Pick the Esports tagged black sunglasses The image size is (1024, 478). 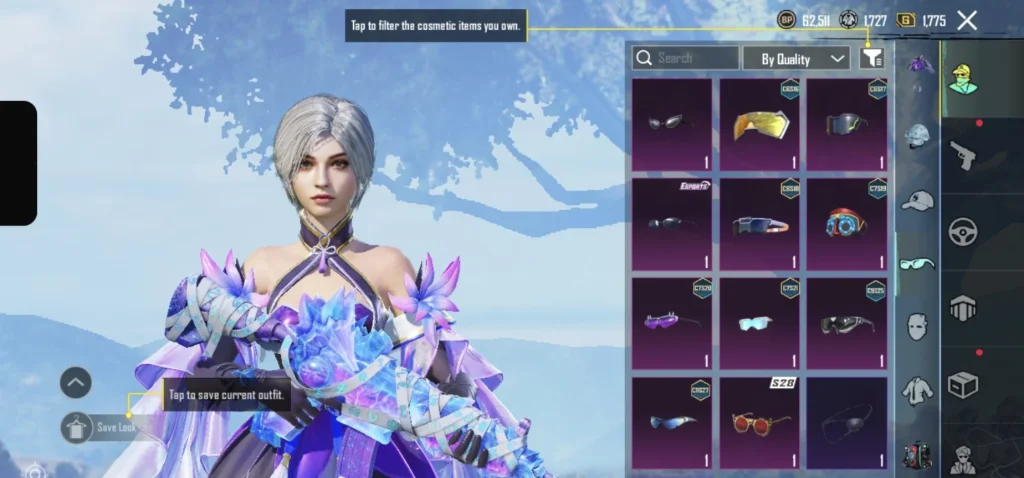point(671,224)
